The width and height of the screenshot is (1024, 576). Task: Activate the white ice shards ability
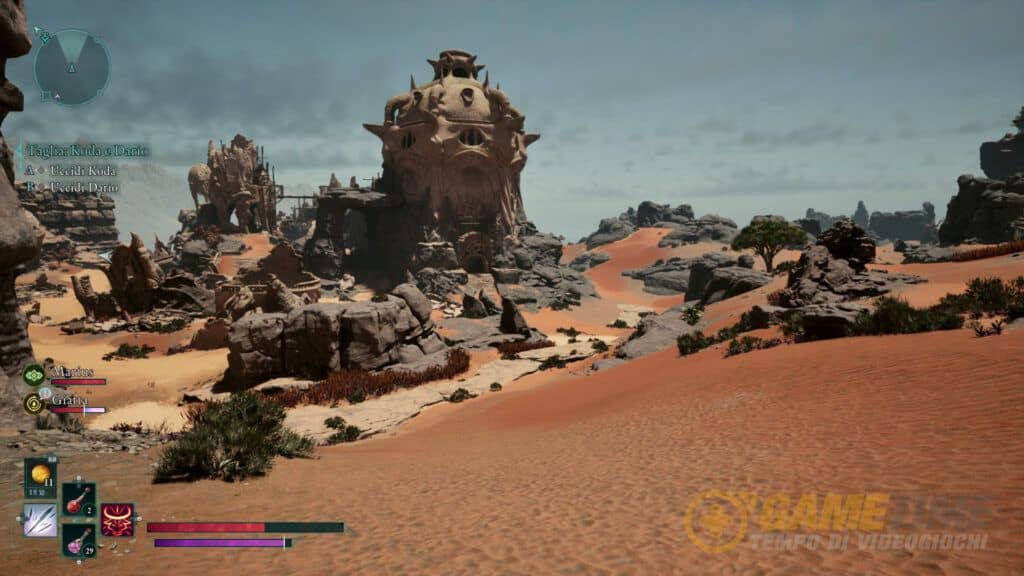40,519
